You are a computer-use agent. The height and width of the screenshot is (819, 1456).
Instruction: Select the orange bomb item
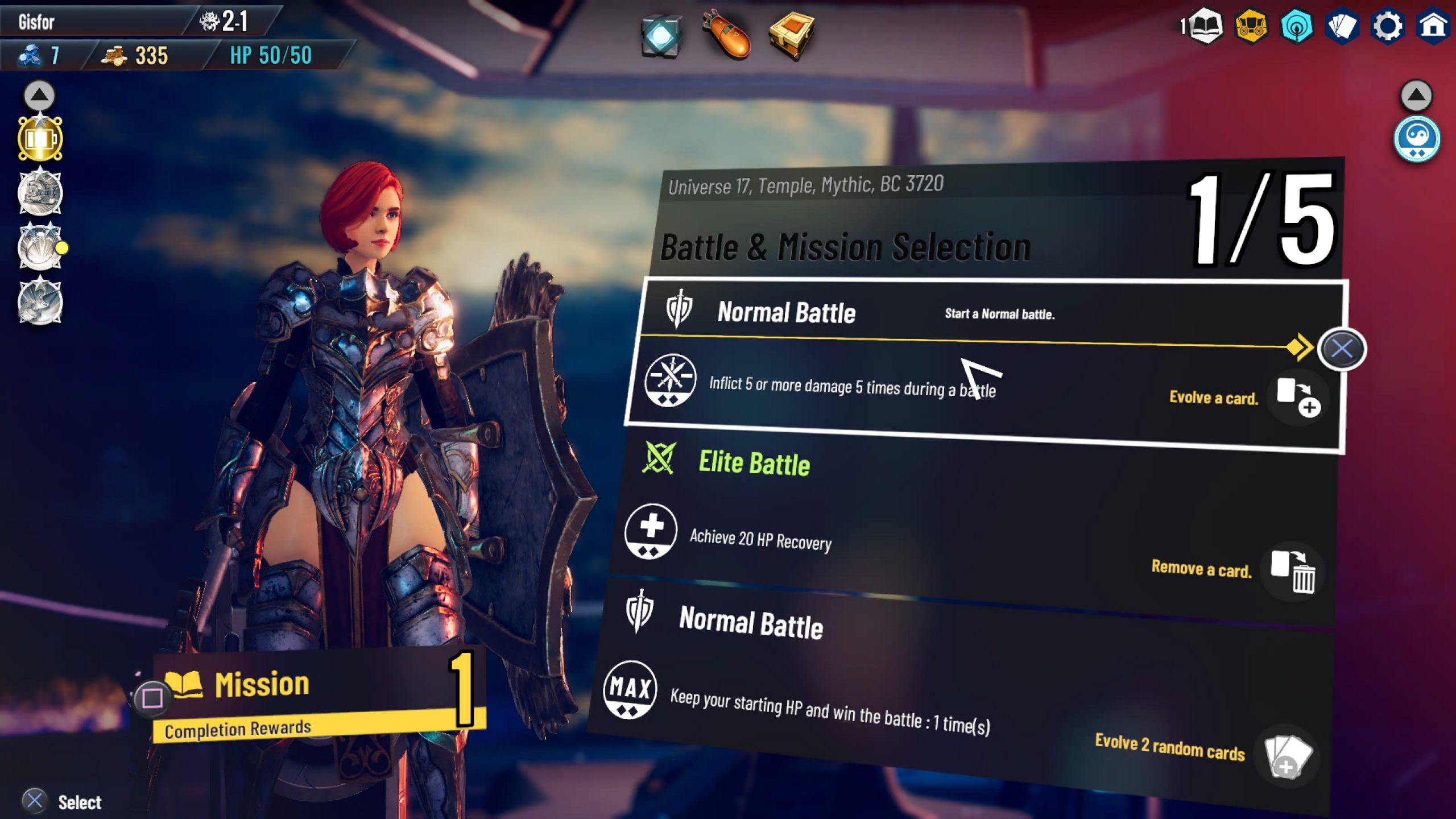(727, 35)
